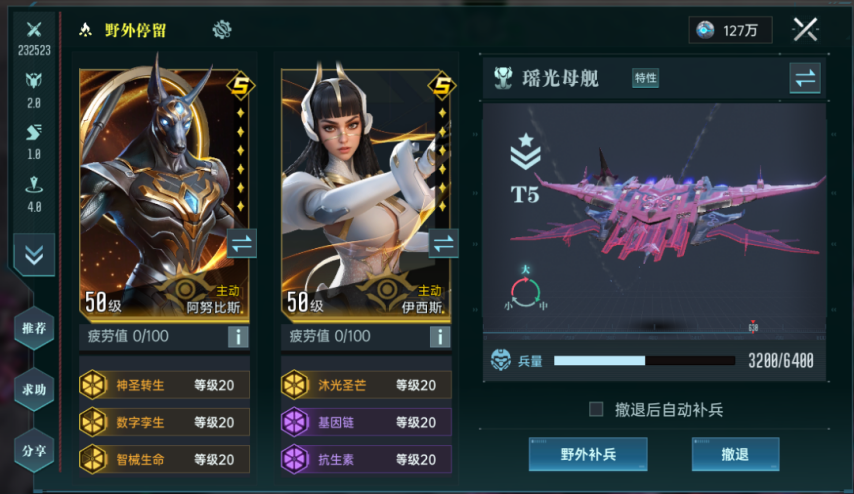Image resolution: width=854 pixels, height=494 pixels.
Task: Select the 神圣转生 skill
Action: (164, 385)
